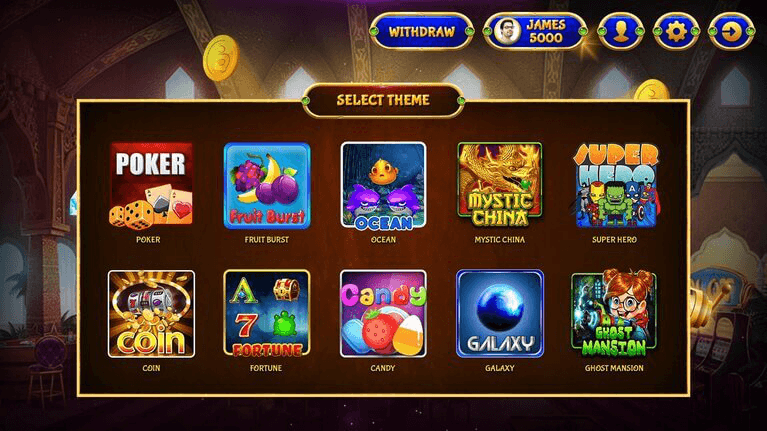
Task: Click the user account icon button
Action: (x=620, y=31)
